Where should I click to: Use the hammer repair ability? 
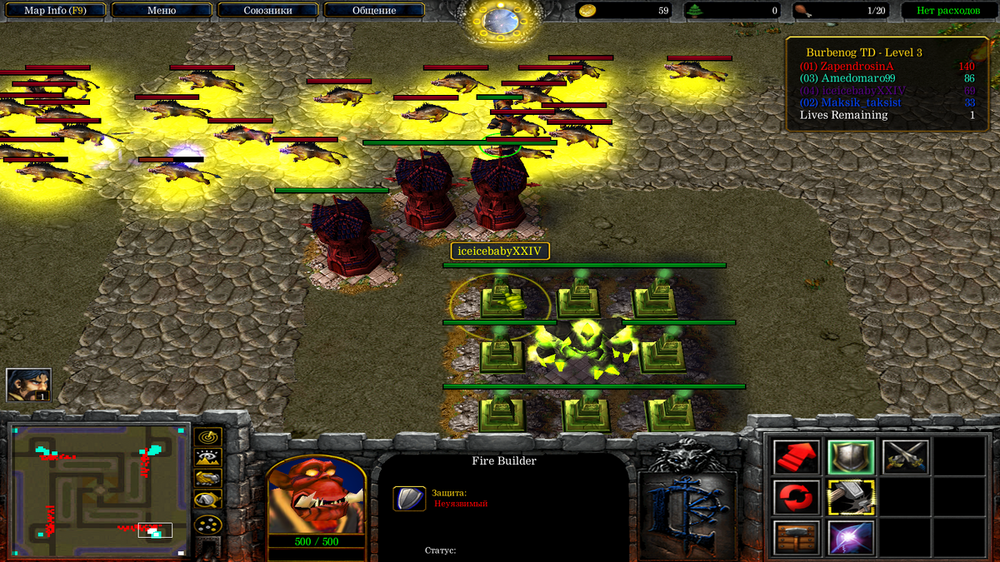(850, 497)
